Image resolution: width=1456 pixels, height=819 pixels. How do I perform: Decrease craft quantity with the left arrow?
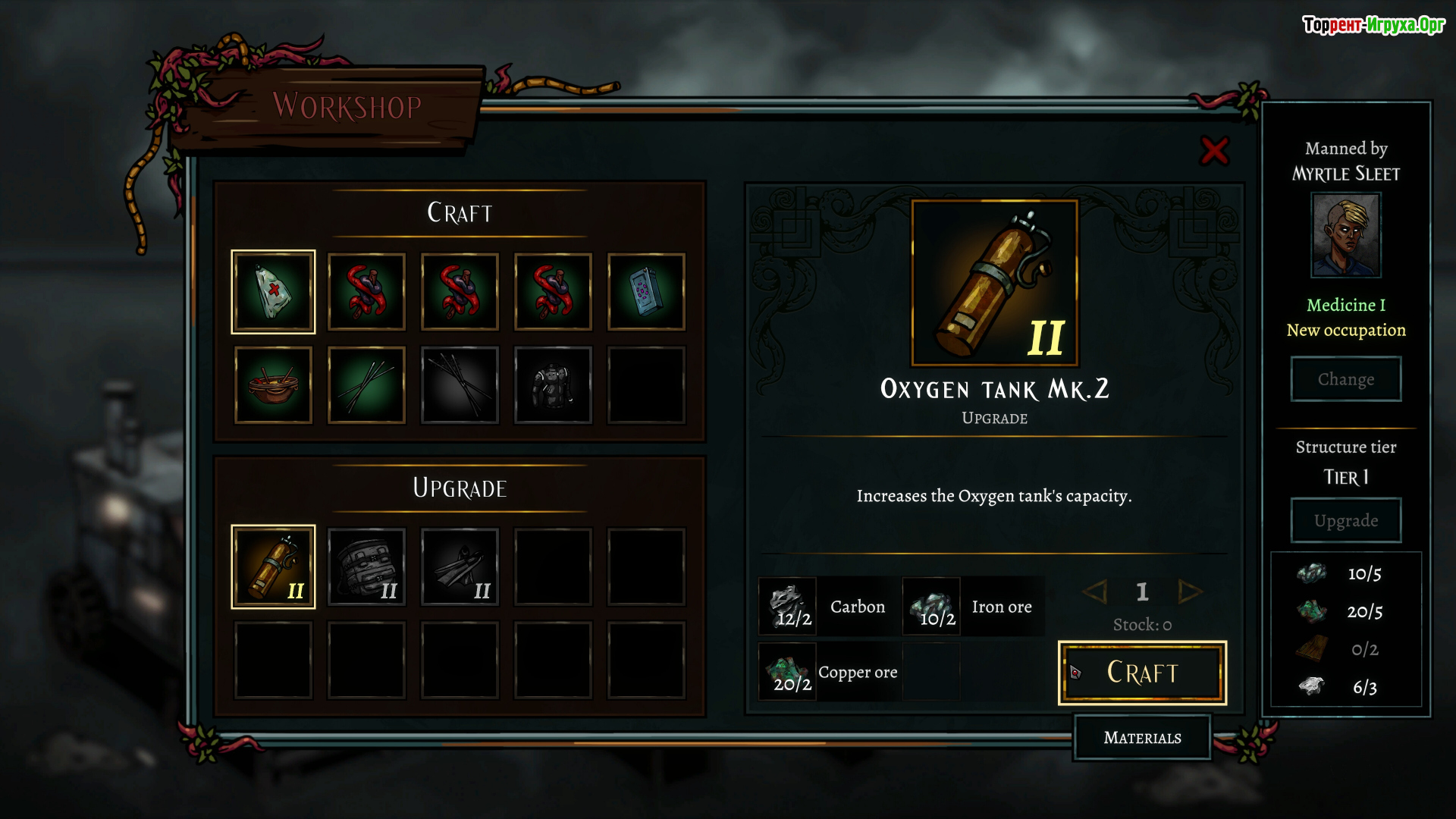1095,591
